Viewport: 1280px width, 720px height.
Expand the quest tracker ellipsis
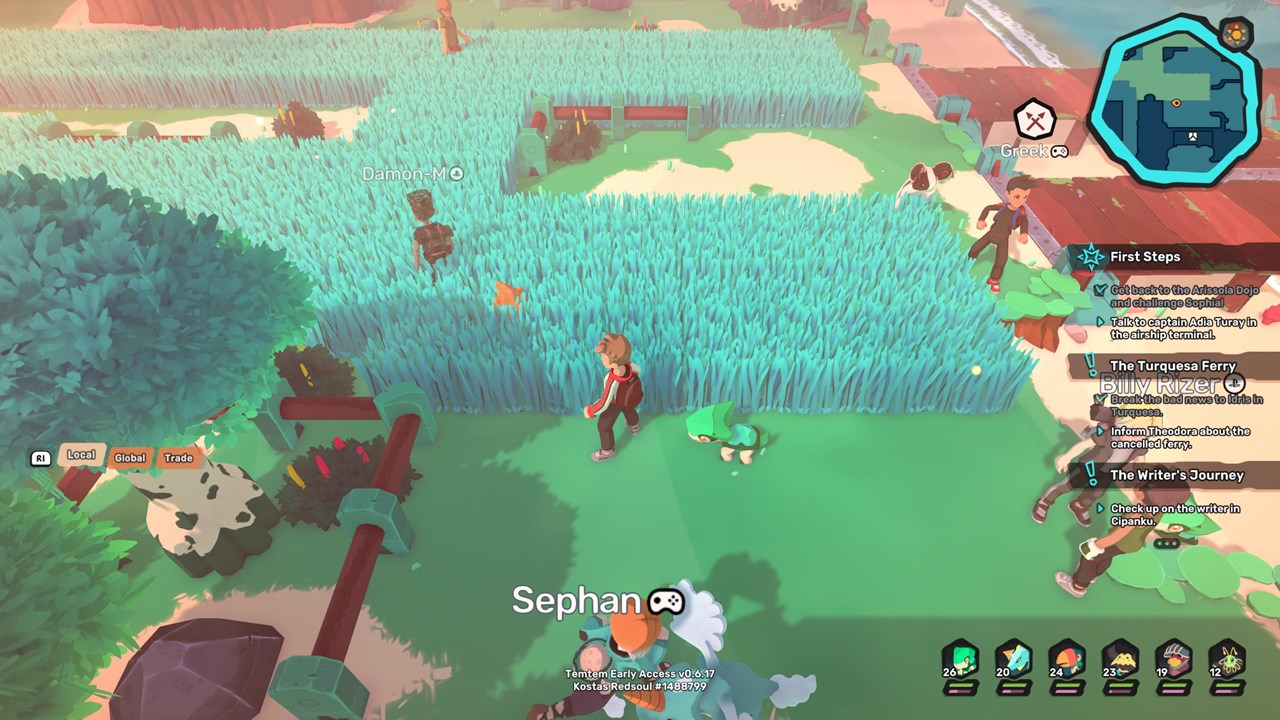tap(1166, 544)
